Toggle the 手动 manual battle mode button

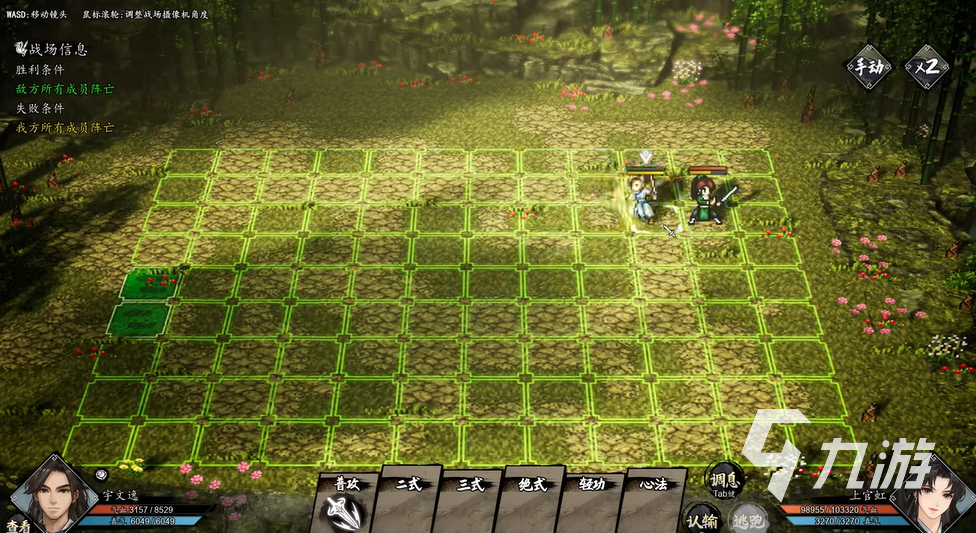pos(866,68)
